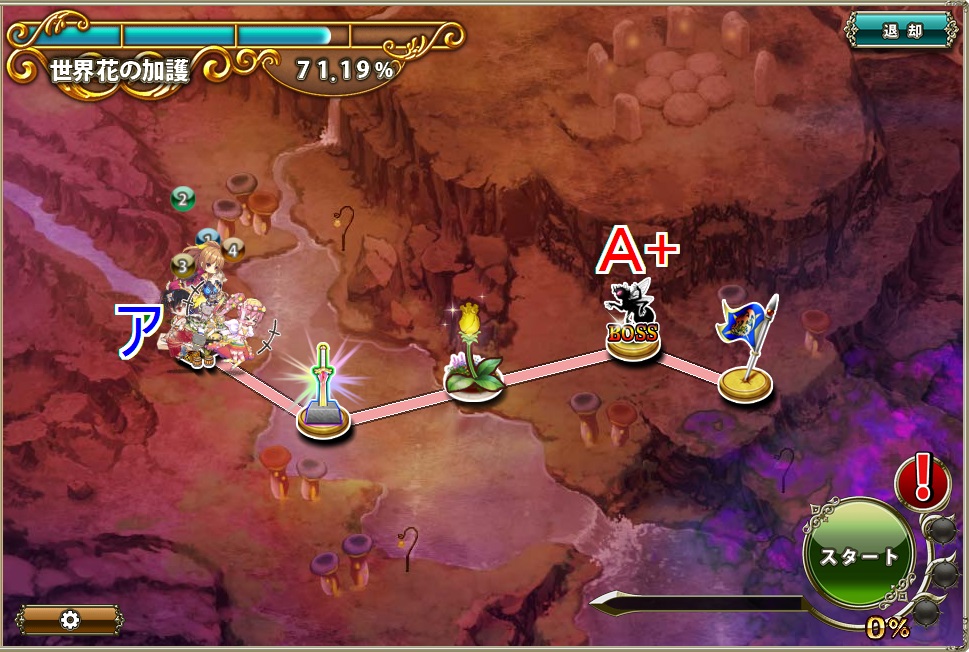Open the gear settings button
The height and width of the screenshot is (652, 969).
tap(69, 619)
